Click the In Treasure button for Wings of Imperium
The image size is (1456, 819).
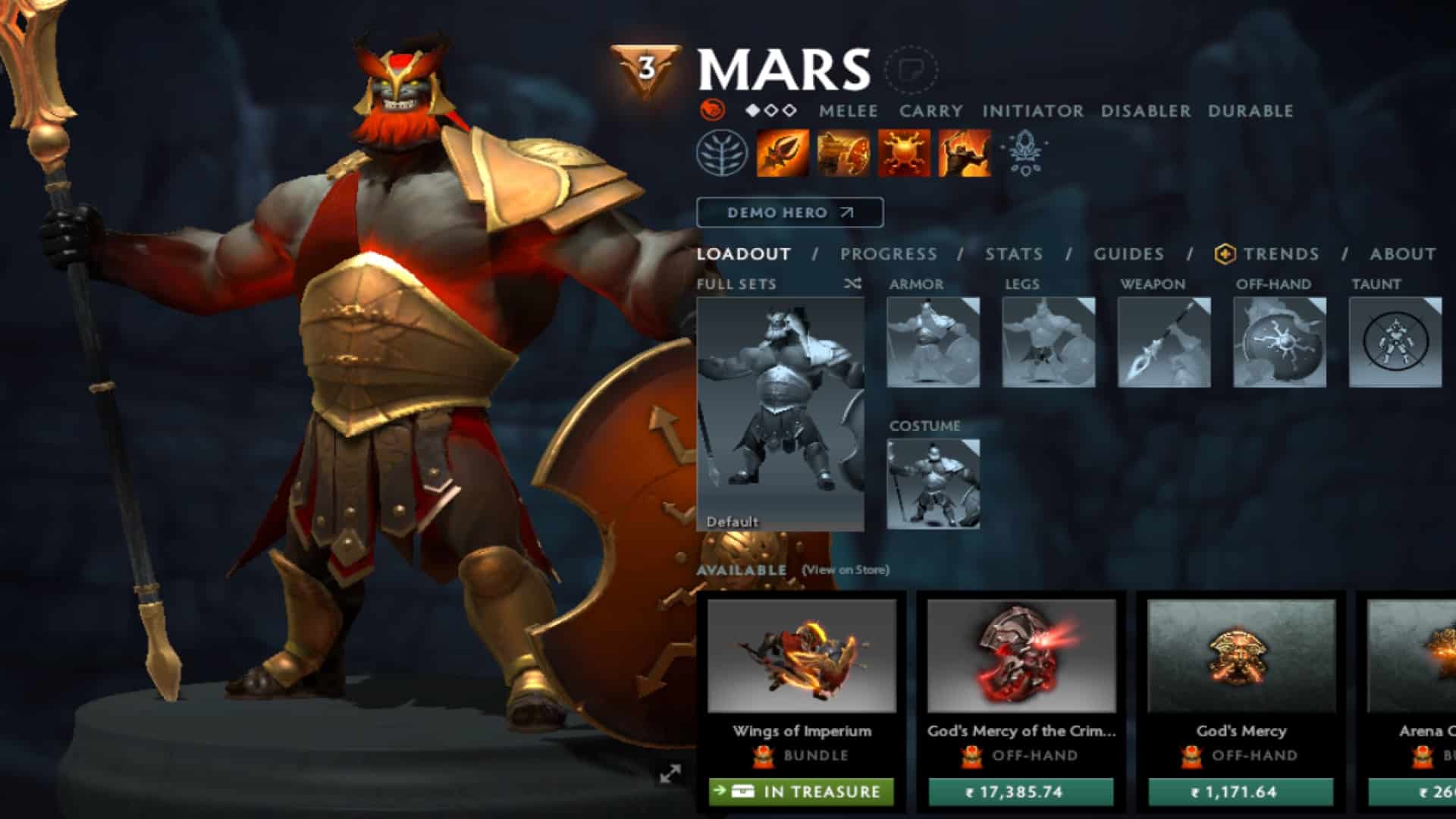click(x=802, y=791)
